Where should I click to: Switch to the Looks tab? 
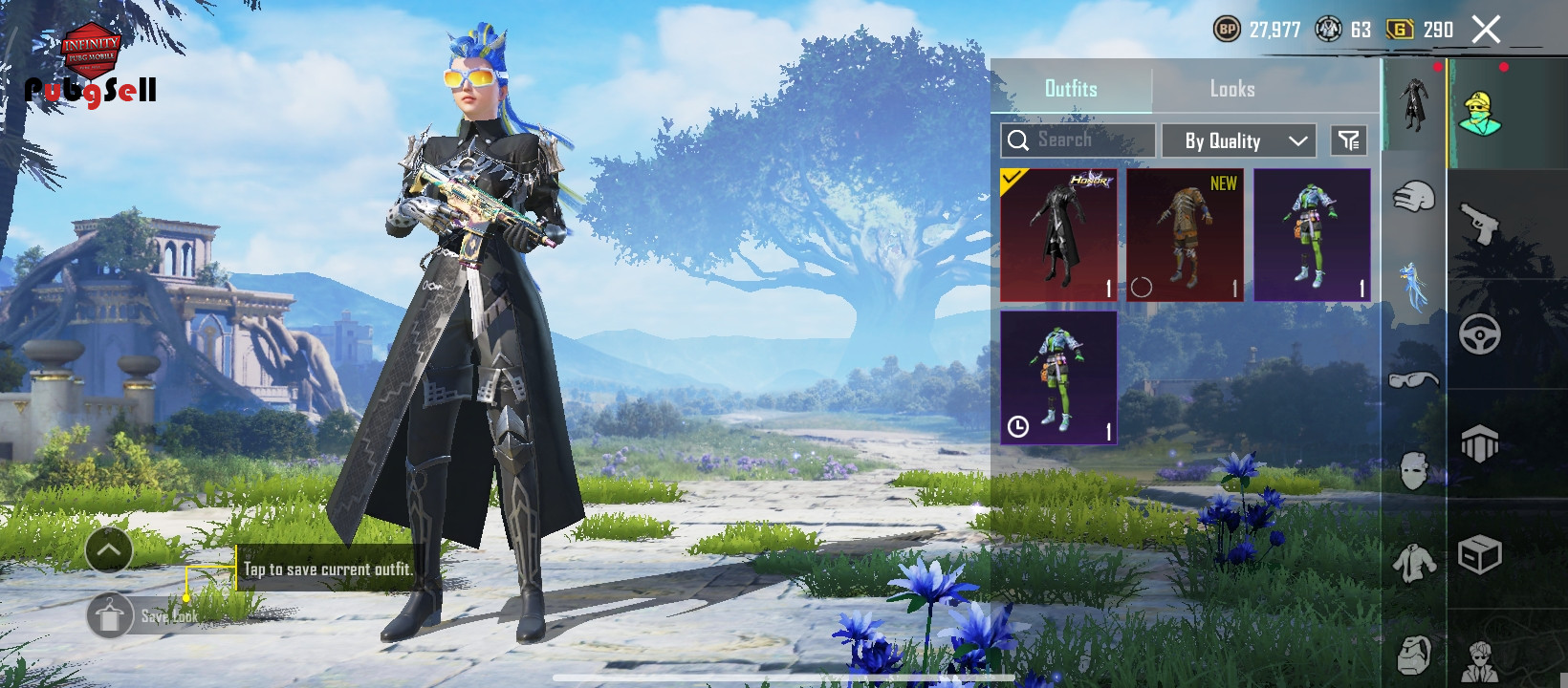[1231, 89]
